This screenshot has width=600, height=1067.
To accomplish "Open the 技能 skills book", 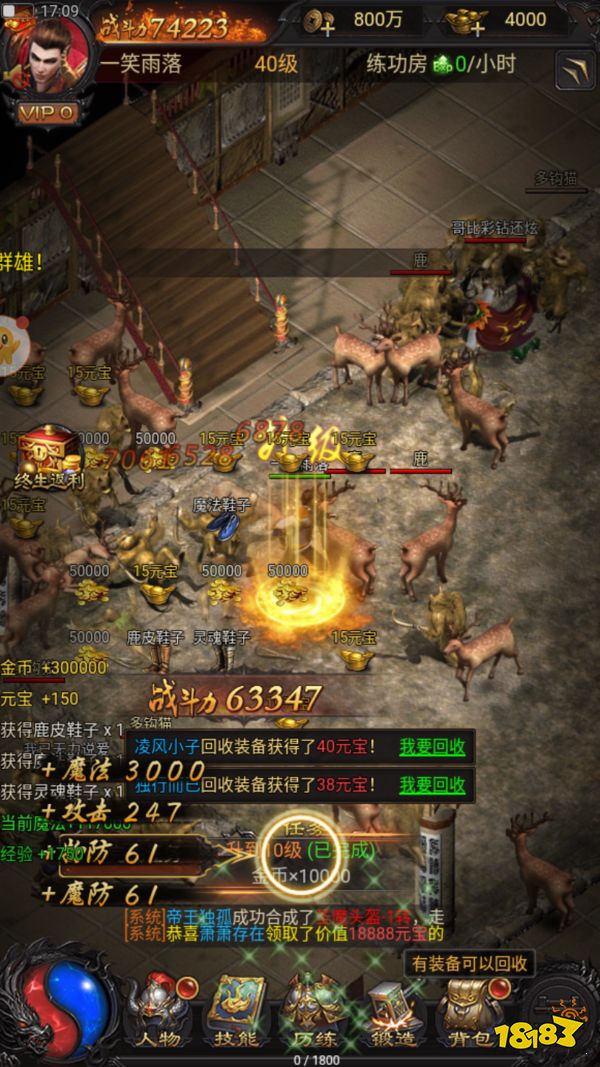I will (236, 1010).
